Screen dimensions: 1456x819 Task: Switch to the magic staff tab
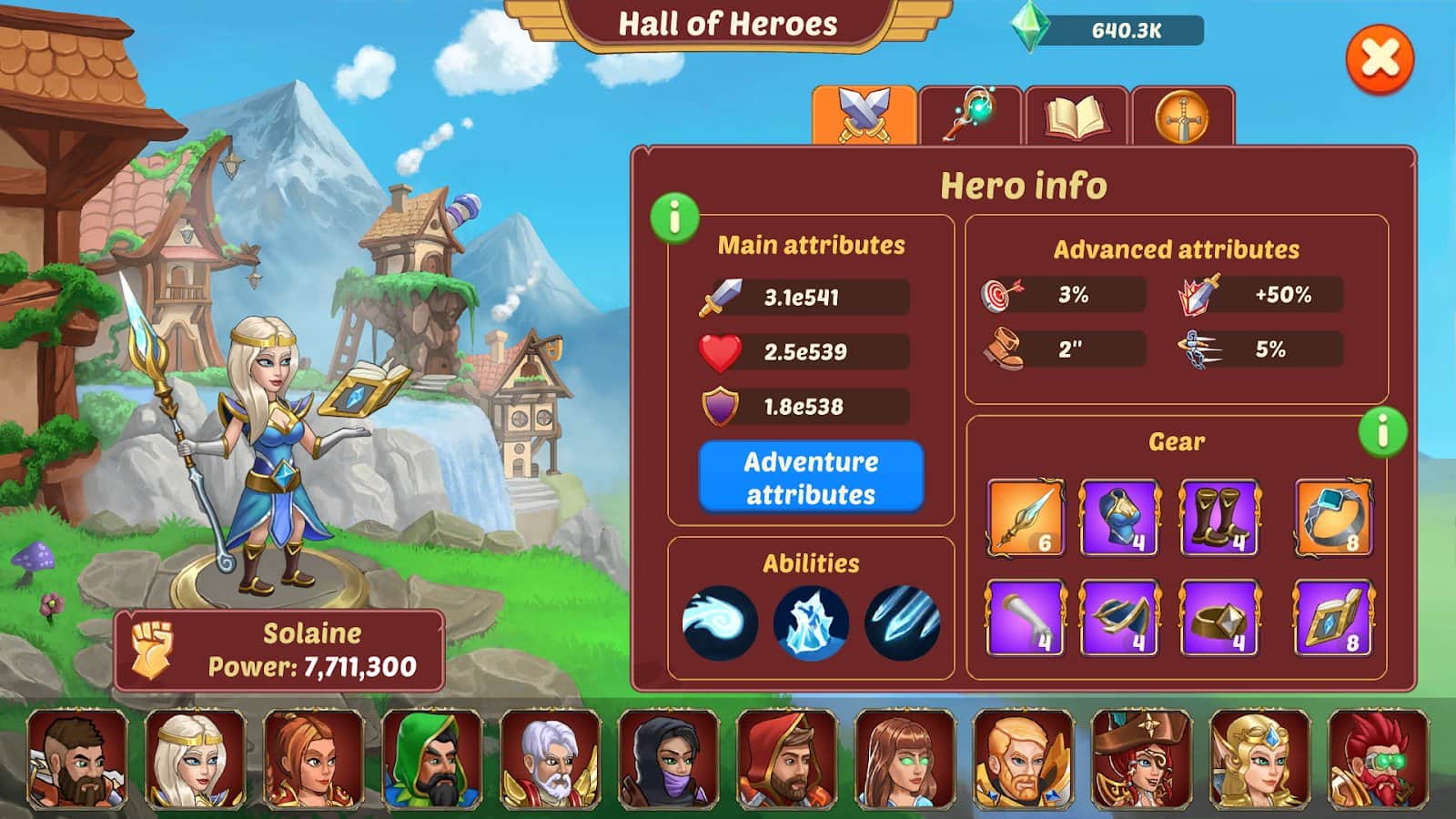971,116
